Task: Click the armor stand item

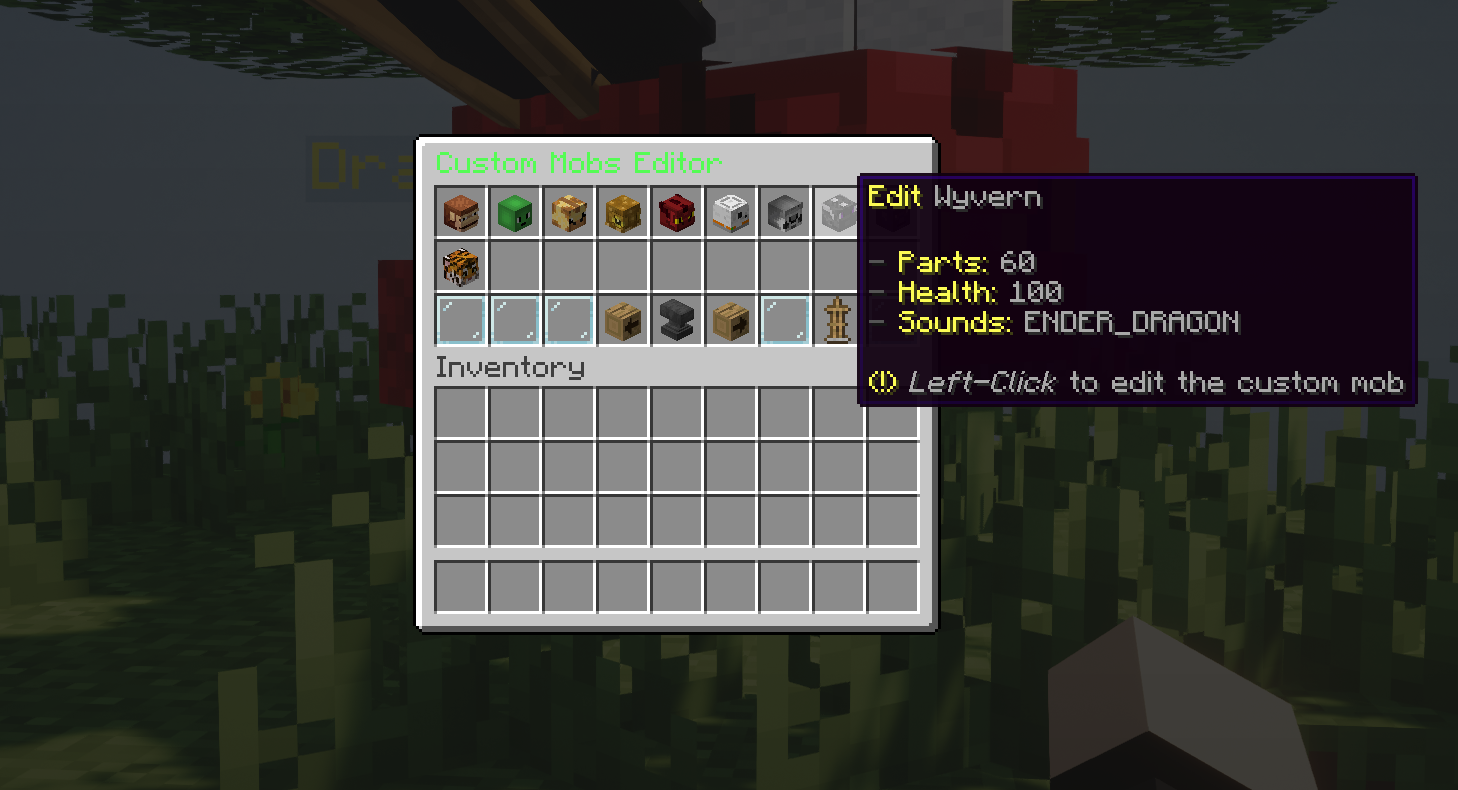Action: (x=838, y=320)
